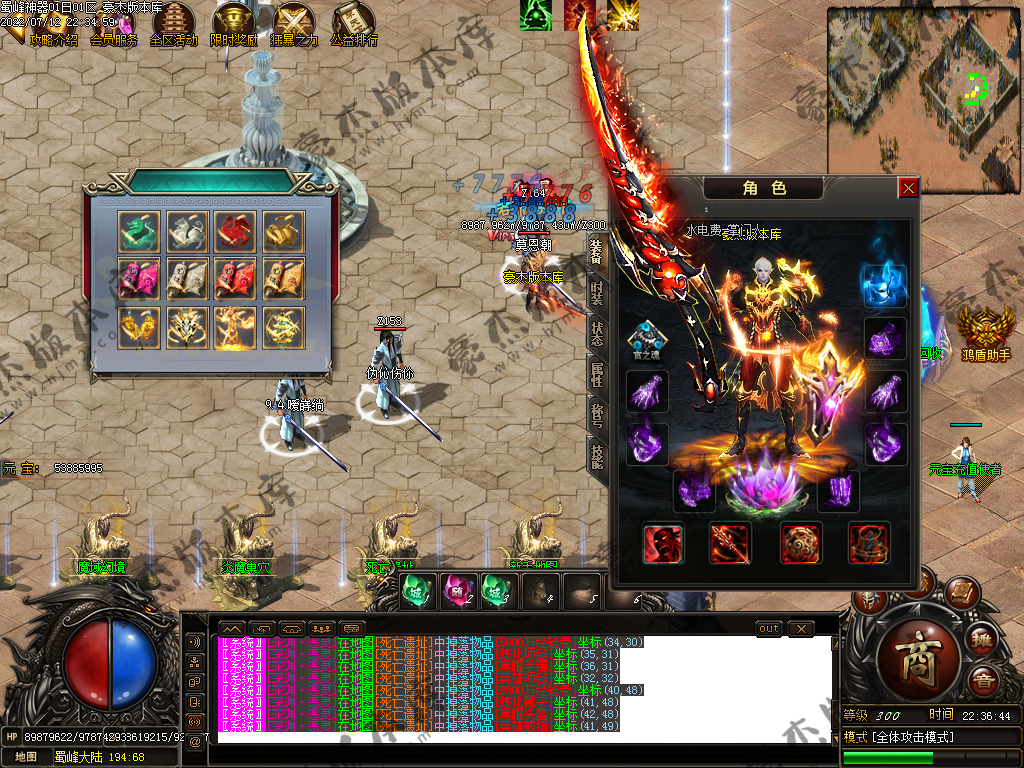Screen dimensions: 1024x768
Task: Select the green dragon scroll item
Action: pyautogui.click(x=137, y=230)
